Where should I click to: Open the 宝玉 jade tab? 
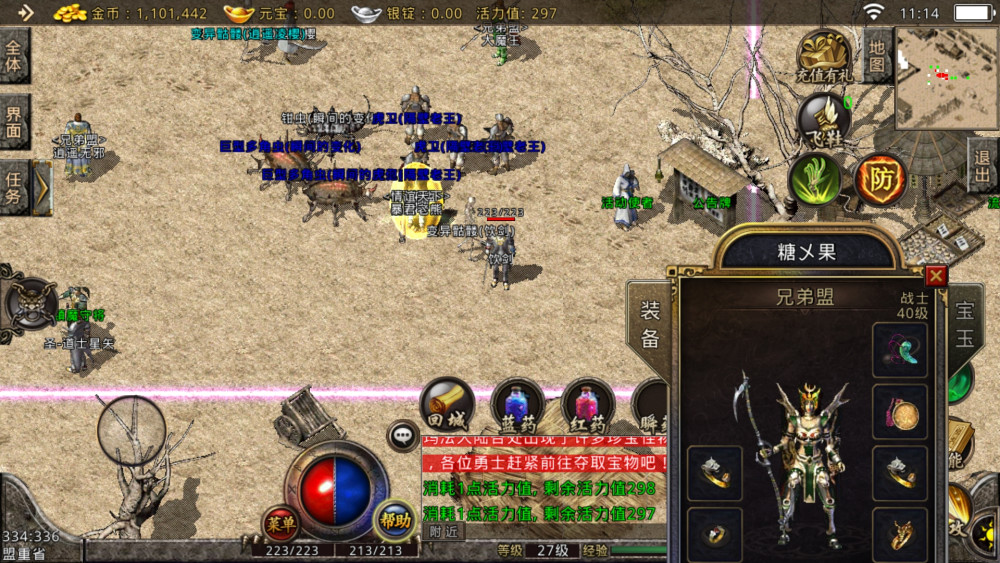click(965, 324)
